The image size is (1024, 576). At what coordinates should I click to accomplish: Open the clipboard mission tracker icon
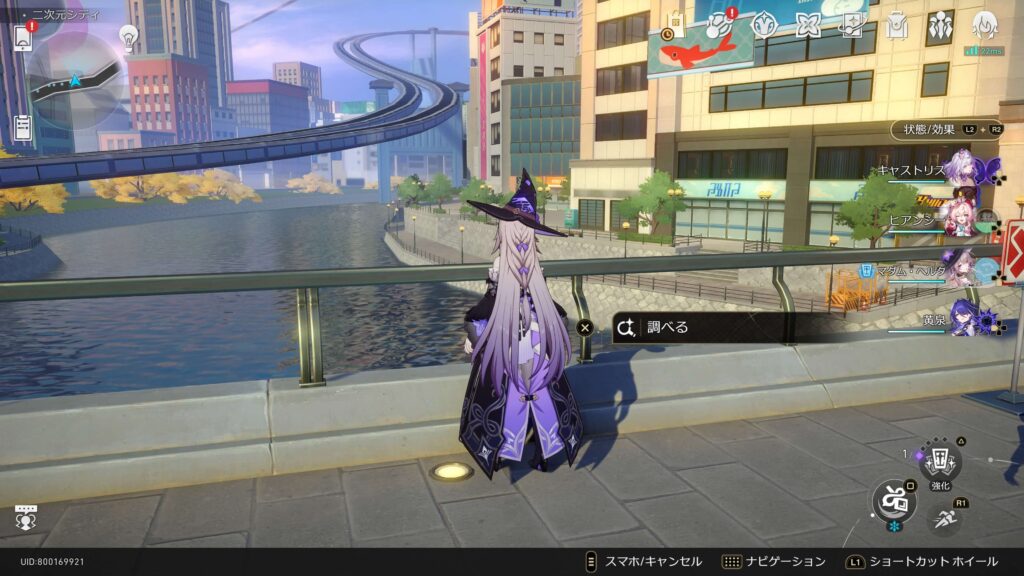coord(23,128)
